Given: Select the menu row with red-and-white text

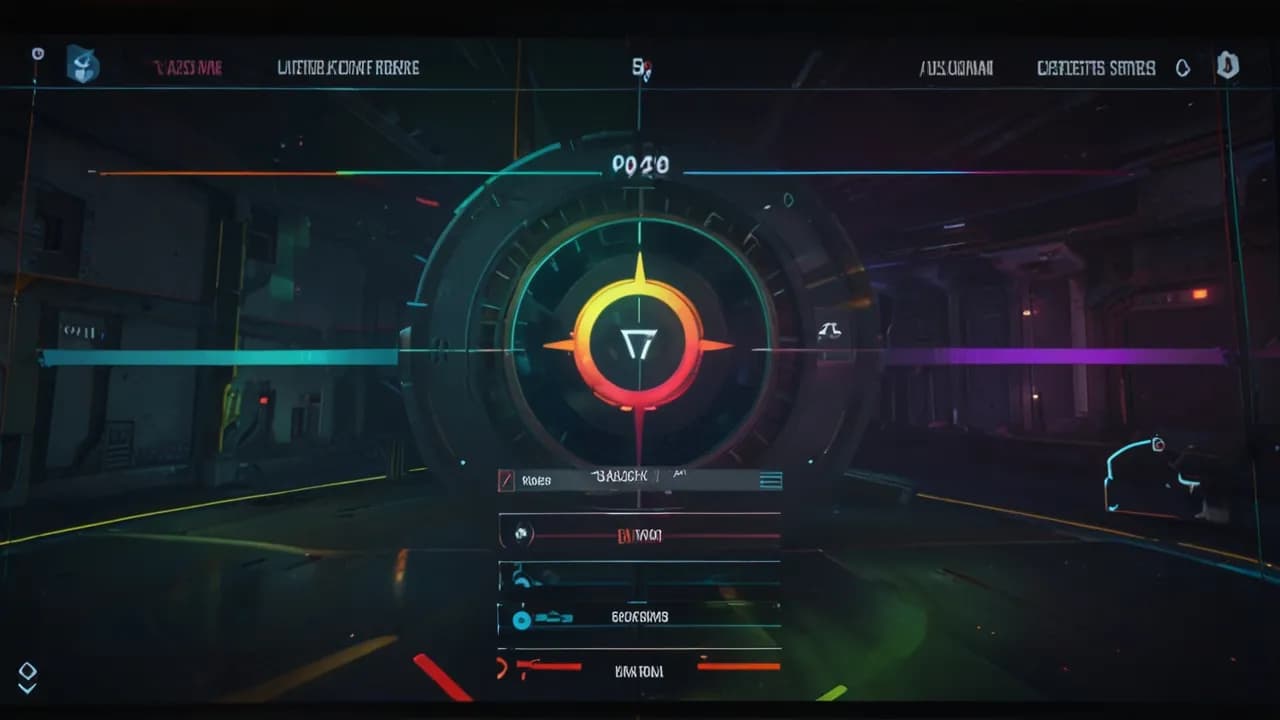Looking at the screenshot, I should coord(640,535).
